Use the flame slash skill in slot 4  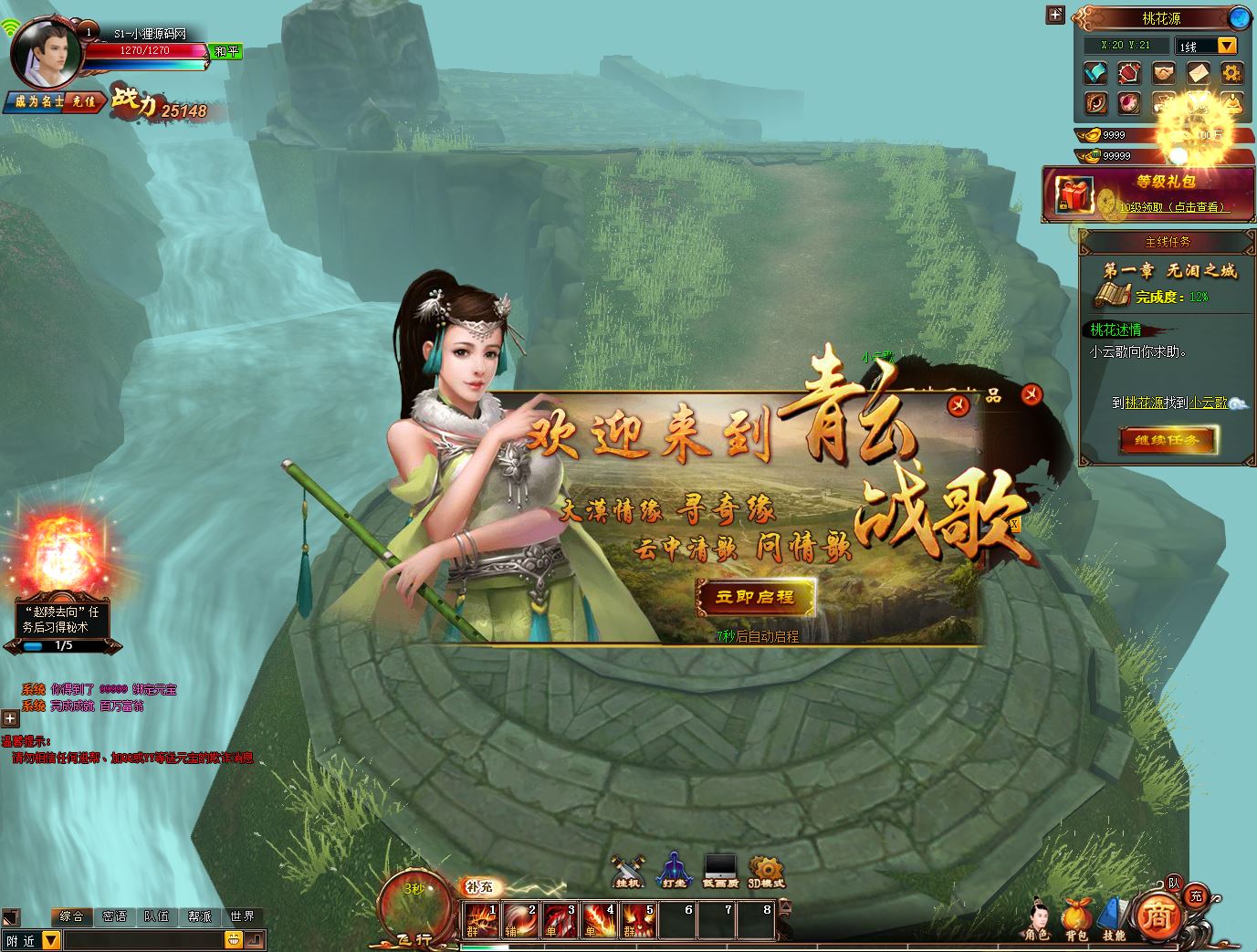tap(599, 920)
